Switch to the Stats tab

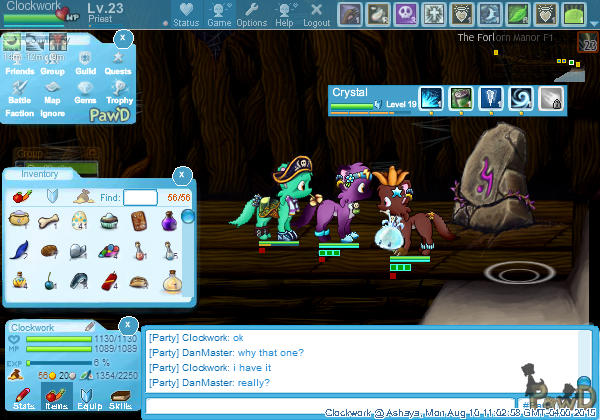click(22, 400)
